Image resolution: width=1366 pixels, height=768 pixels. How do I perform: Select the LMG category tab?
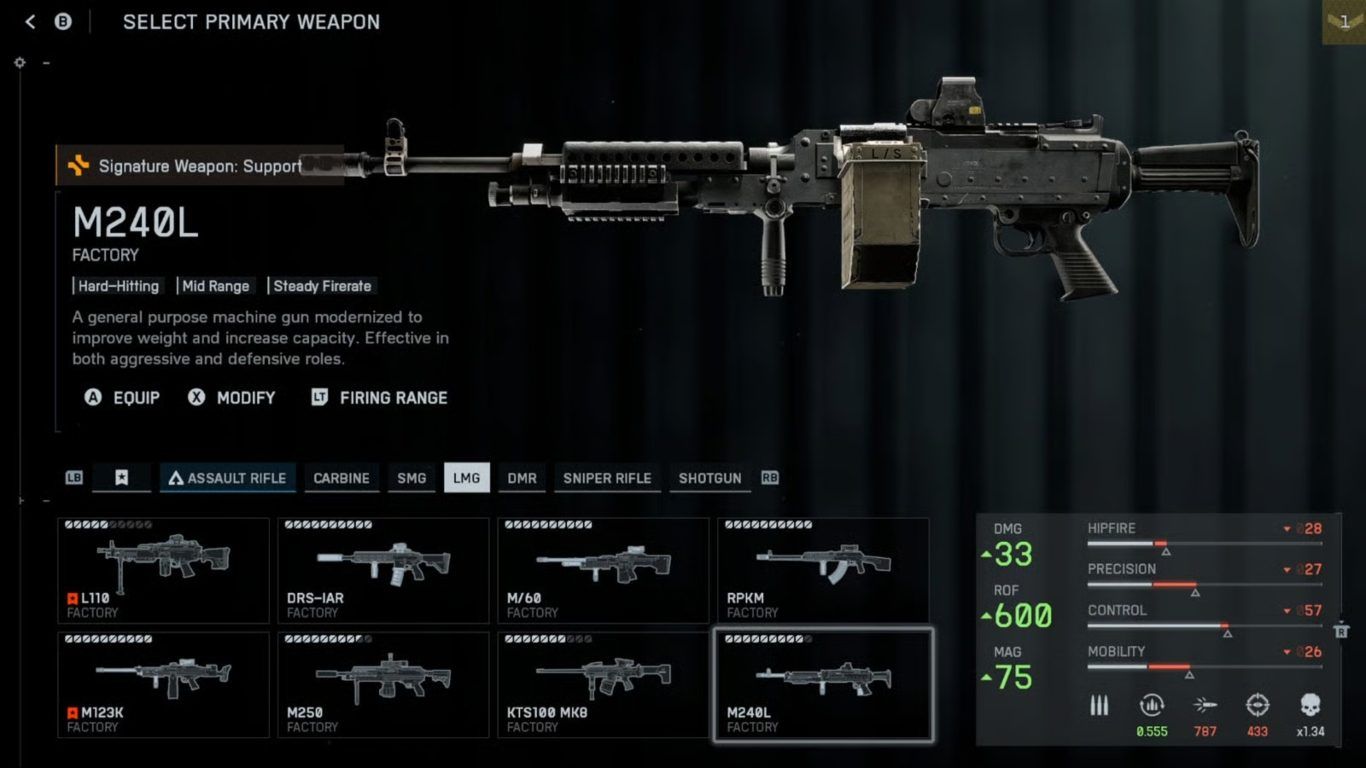[466, 478]
